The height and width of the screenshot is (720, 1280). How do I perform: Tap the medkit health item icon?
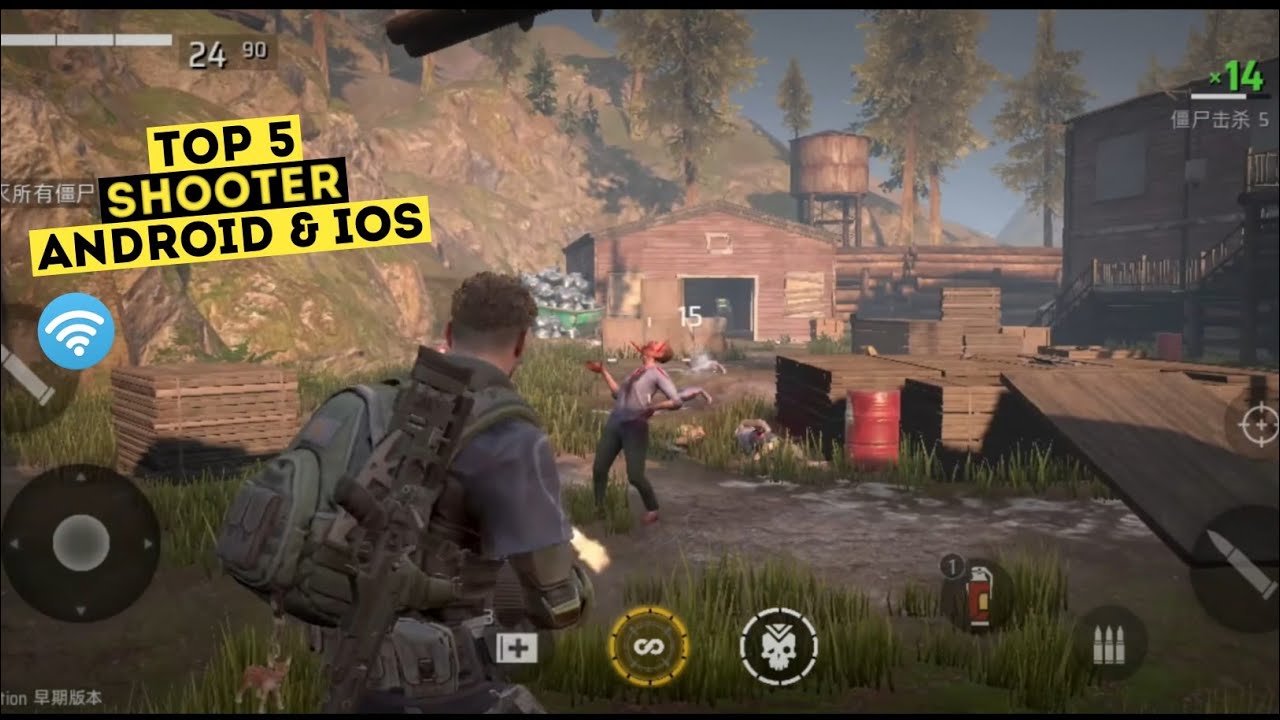(517, 648)
